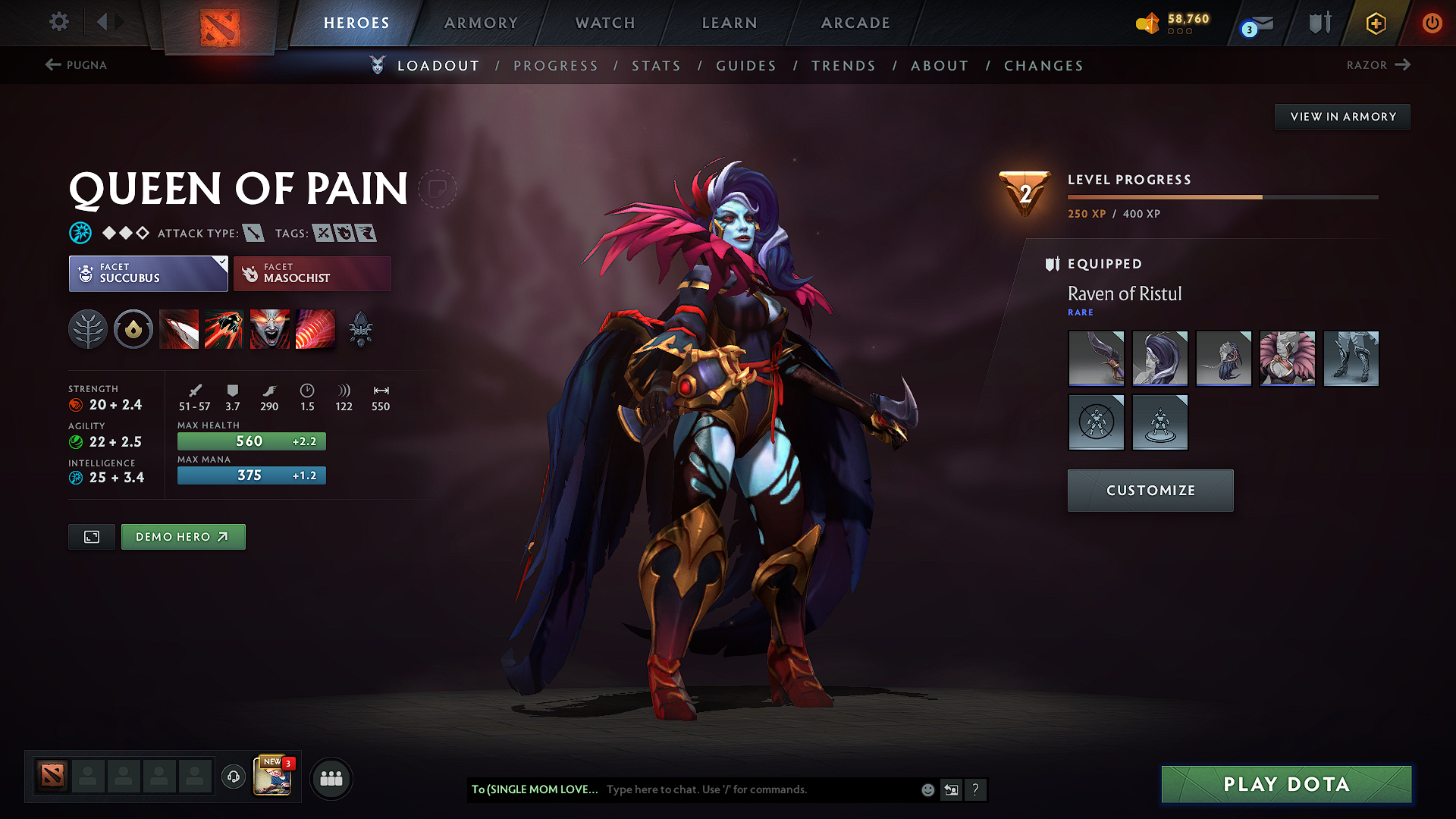Click the CUSTOMIZE button under Raven of Ristul
The image size is (1456, 819).
coord(1150,490)
